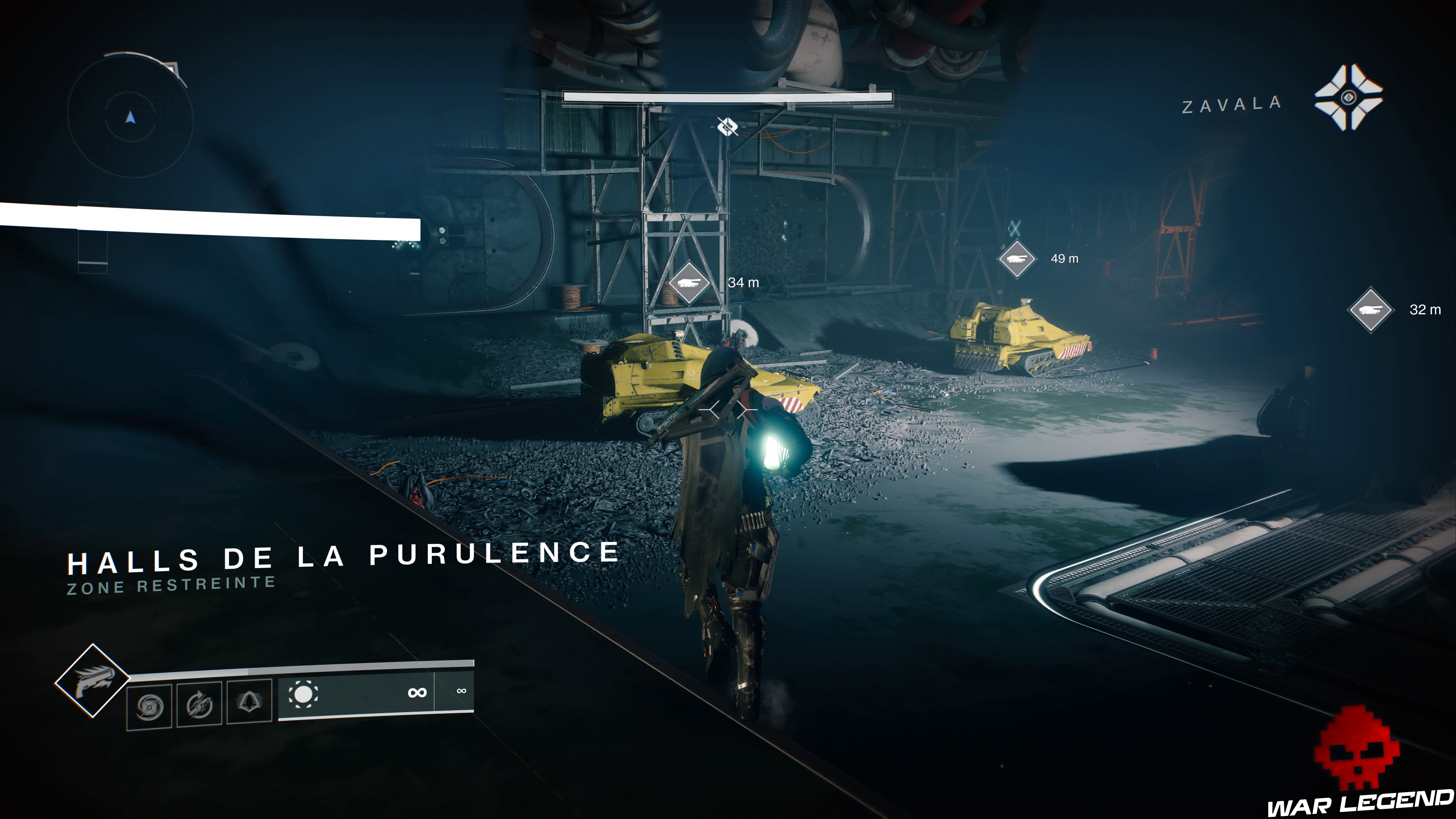This screenshot has height=819, width=1456.
Task: Click the grenade ability icon
Action: pyautogui.click(x=149, y=706)
